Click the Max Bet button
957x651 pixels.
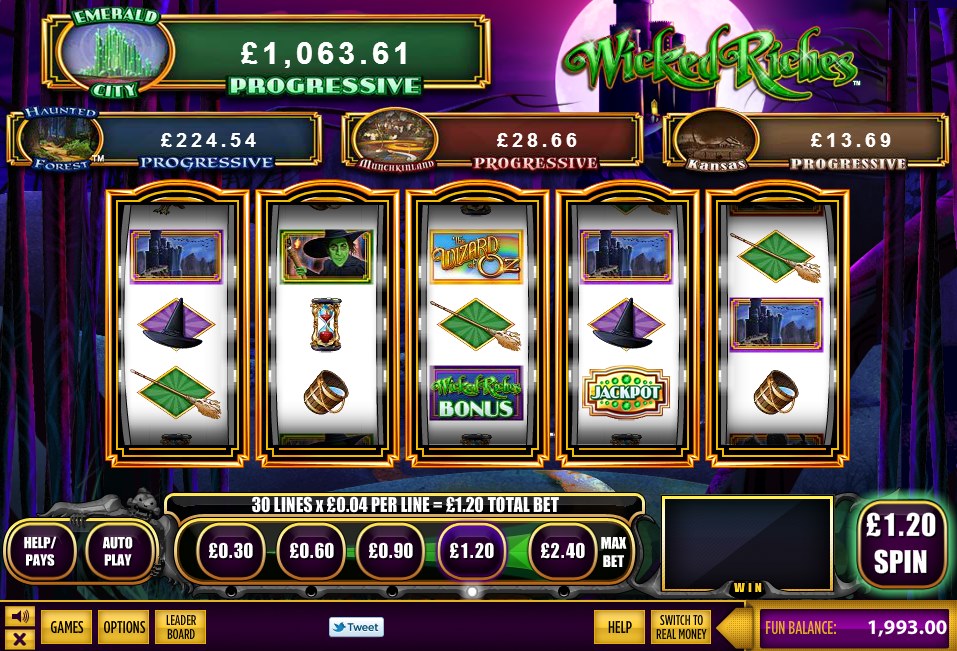(x=612, y=551)
